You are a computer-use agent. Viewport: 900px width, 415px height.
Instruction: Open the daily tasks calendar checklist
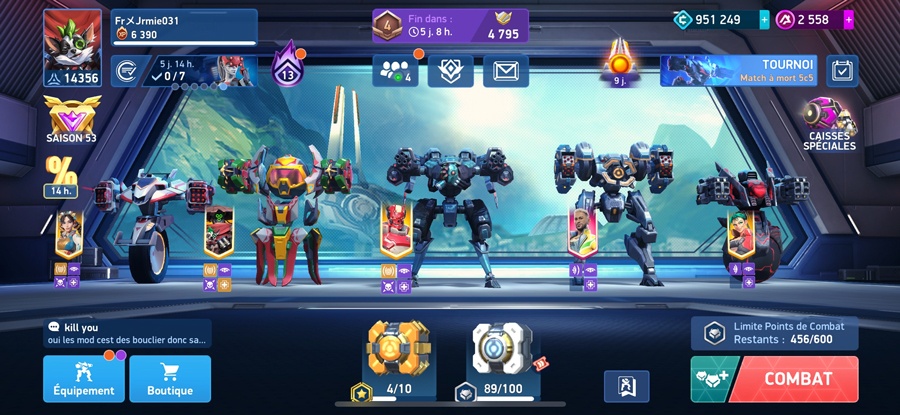pos(843,70)
